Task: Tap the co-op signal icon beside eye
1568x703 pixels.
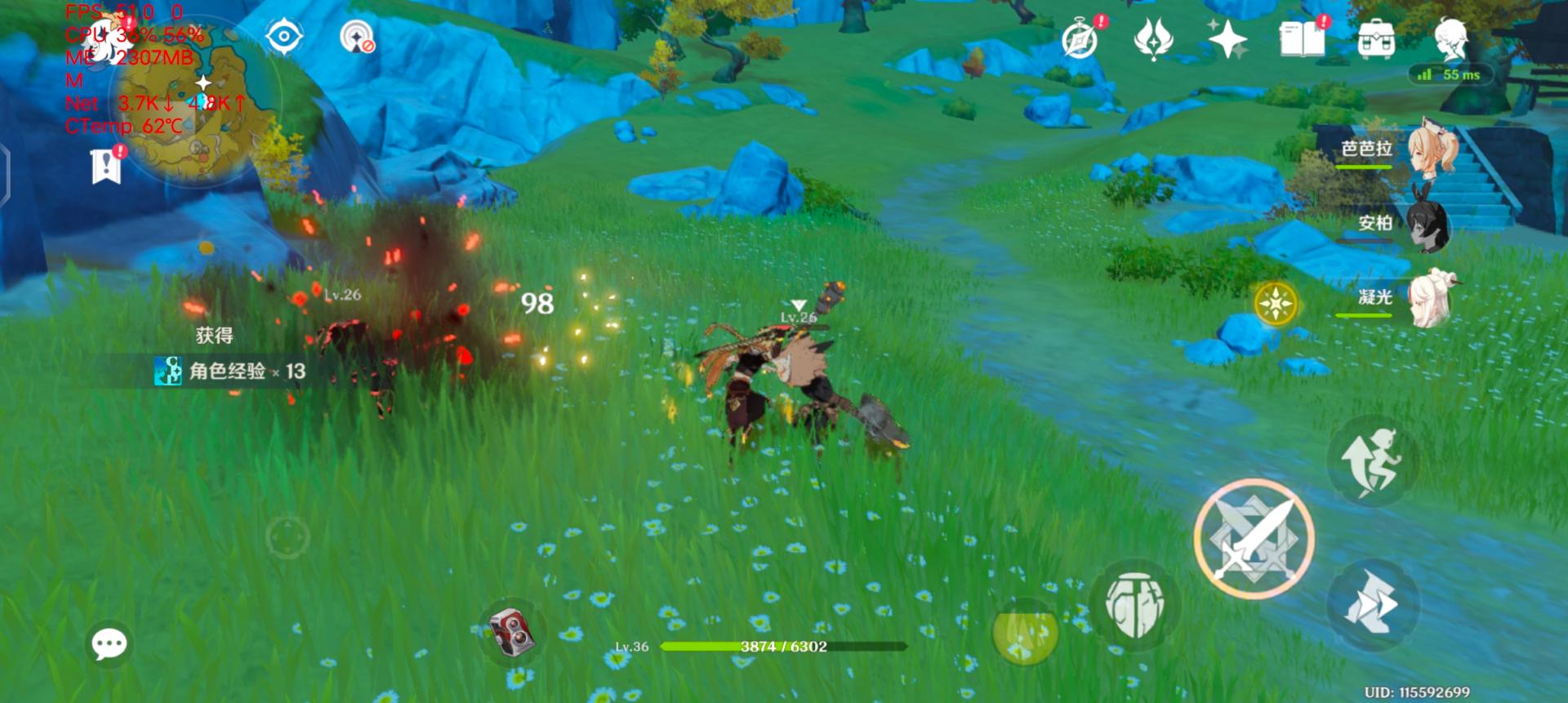Action: point(357,37)
